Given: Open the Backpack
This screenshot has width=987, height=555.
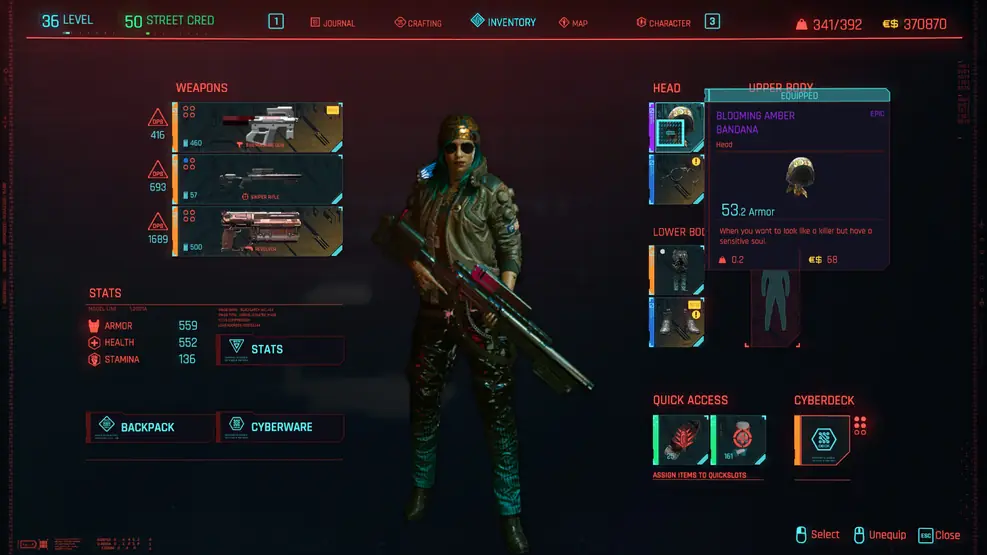Looking at the screenshot, I should 150,427.
